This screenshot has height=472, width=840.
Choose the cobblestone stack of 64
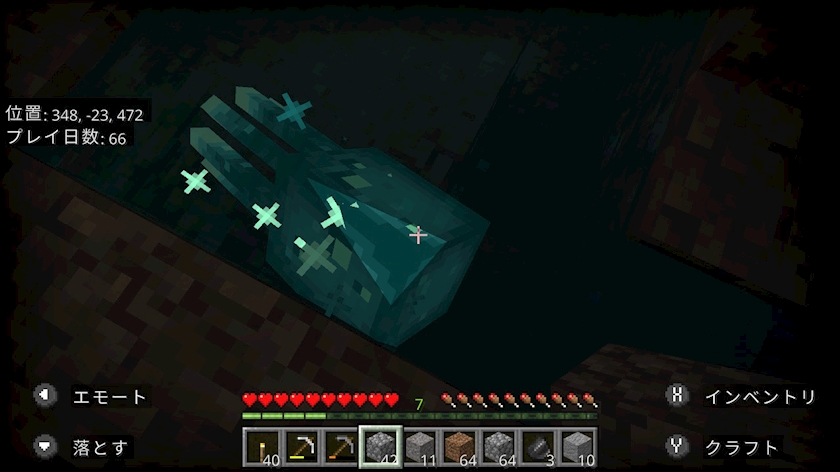coord(498,447)
